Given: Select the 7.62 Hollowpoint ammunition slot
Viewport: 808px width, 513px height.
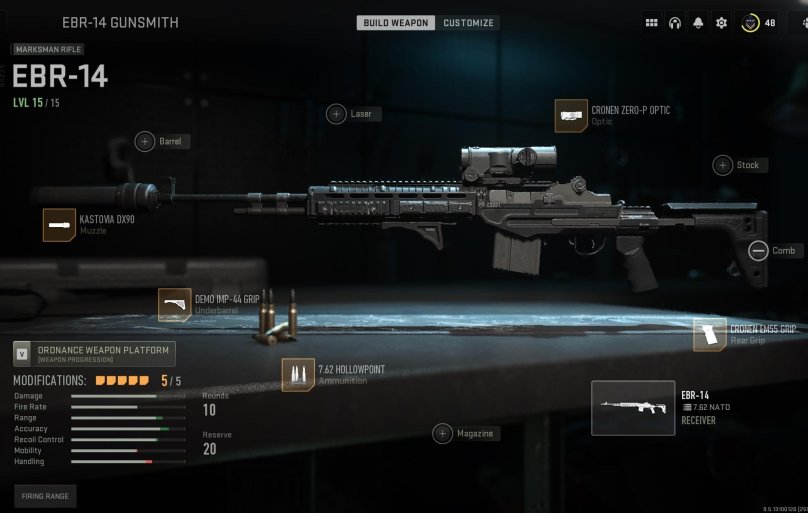Looking at the screenshot, I should click(297, 375).
